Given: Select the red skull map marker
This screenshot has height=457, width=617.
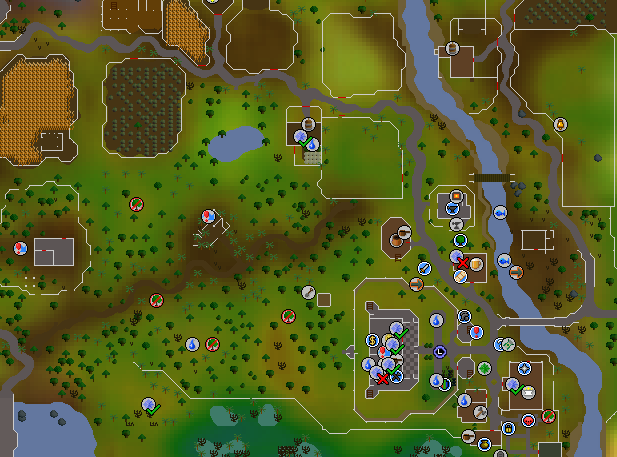Looking at the screenshot, I should pyautogui.click(x=528, y=420).
